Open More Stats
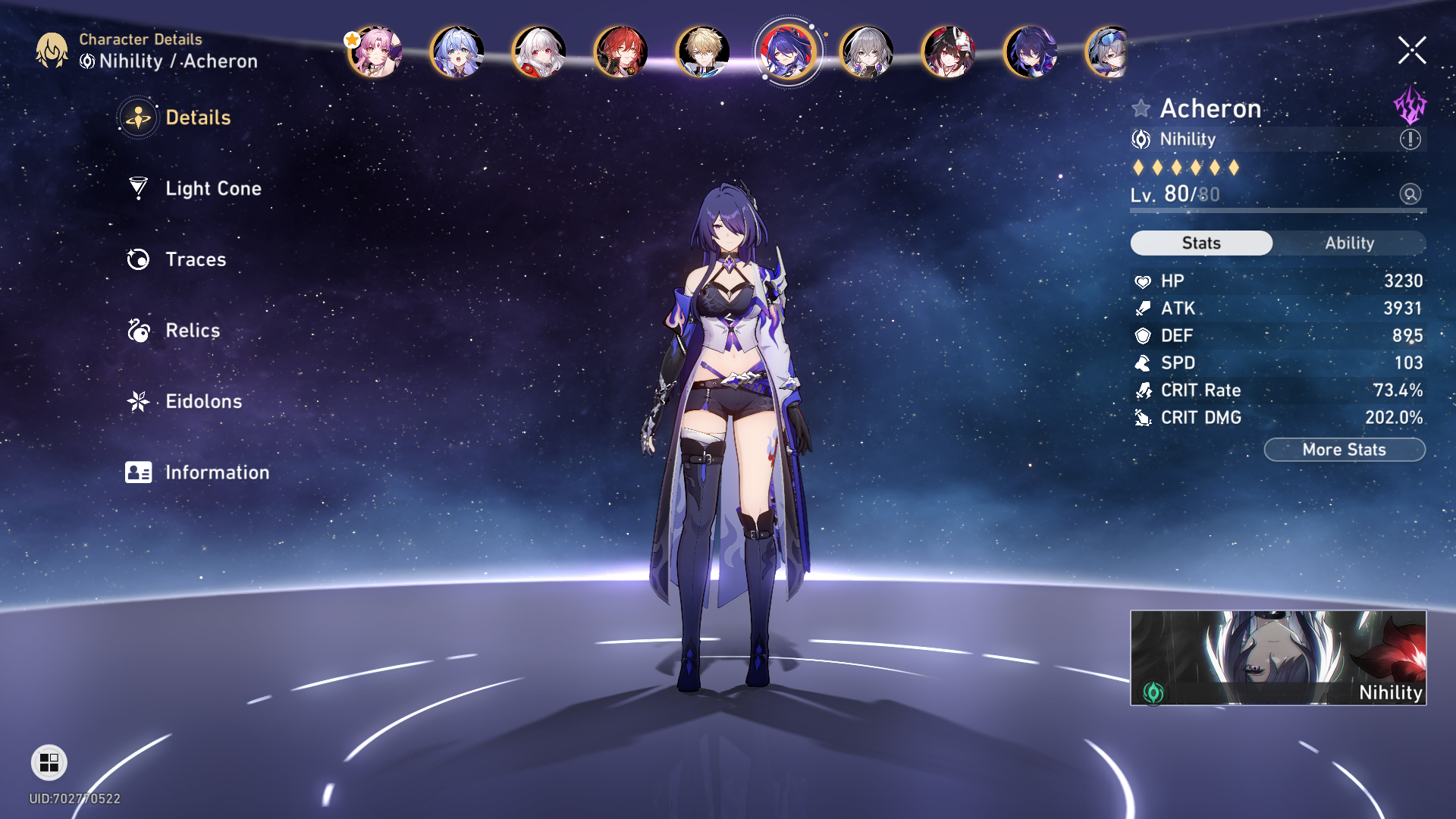 click(x=1344, y=449)
